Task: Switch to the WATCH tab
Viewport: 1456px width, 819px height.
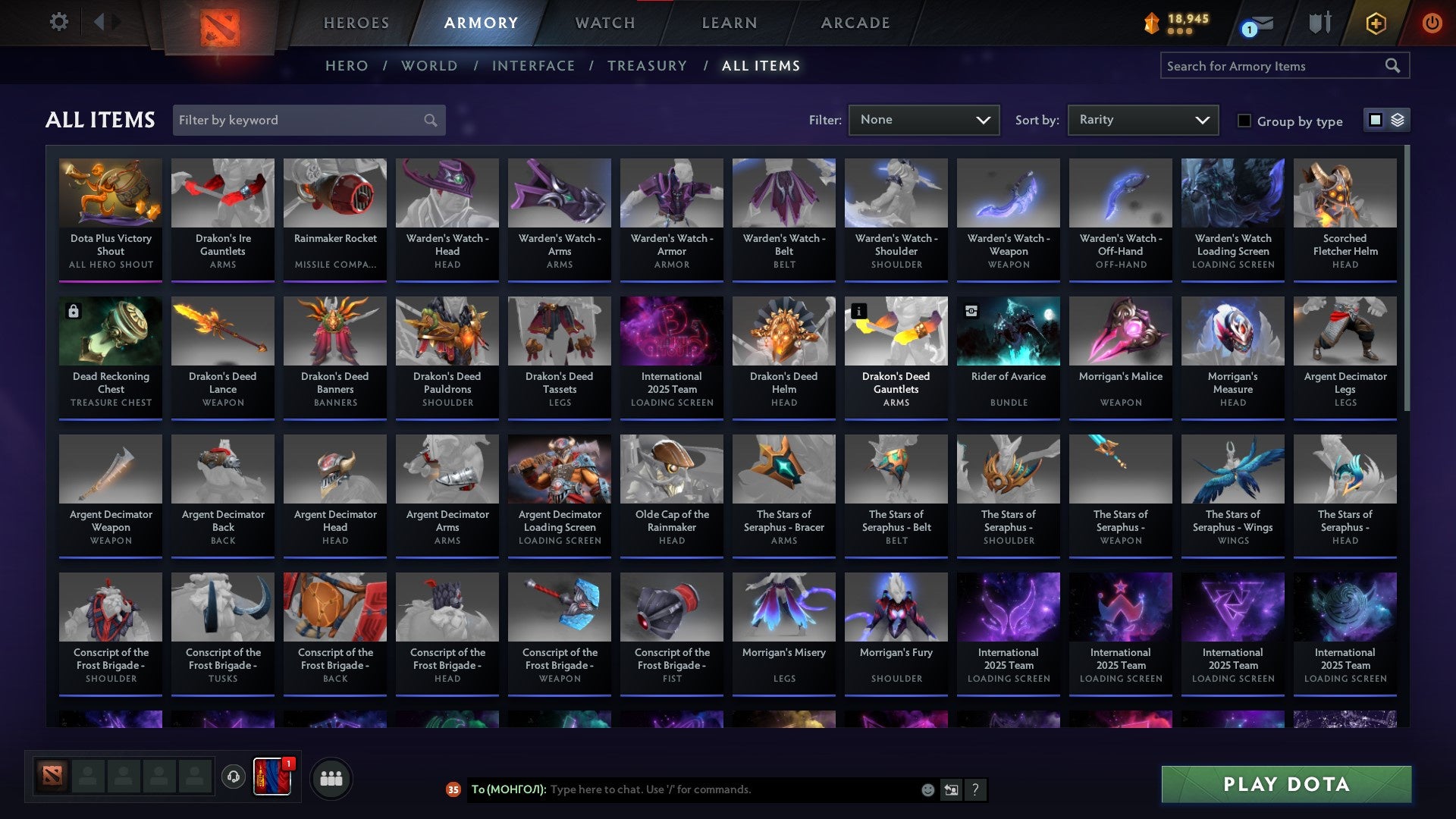Action: [606, 23]
